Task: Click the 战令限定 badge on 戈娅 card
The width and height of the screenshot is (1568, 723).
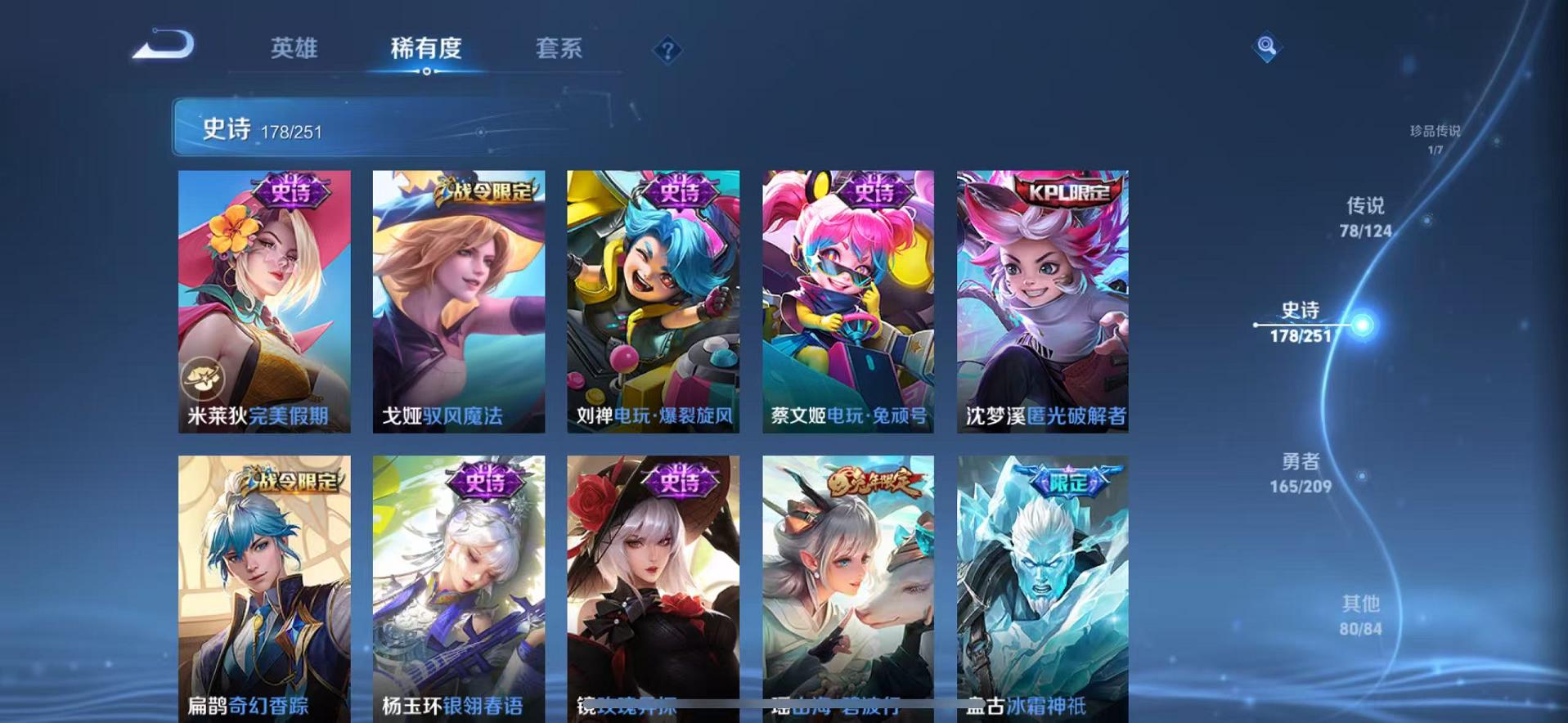Action: (484, 188)
